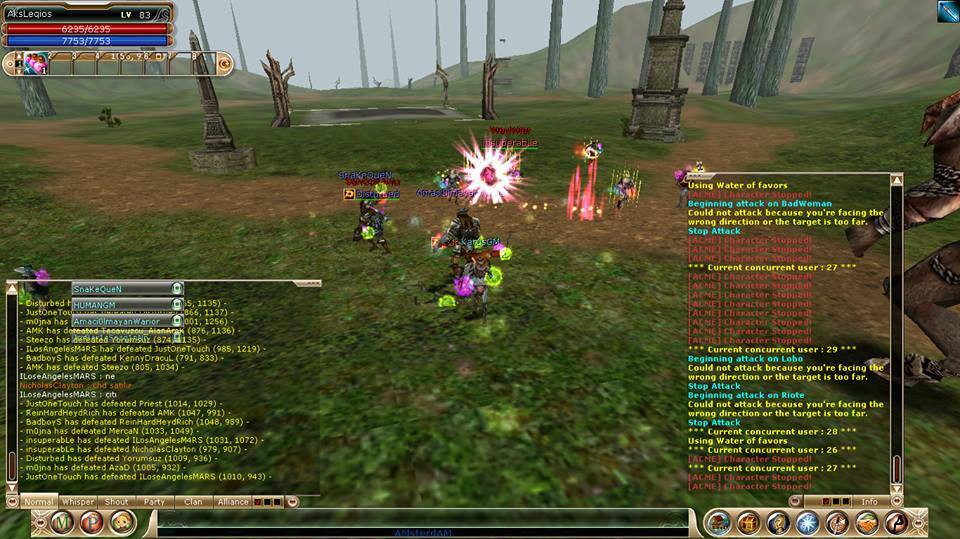Activate the blue snowflake skill icon
Image resolution: width=960 pixels, height=539 pixels.
coord(808,523)
